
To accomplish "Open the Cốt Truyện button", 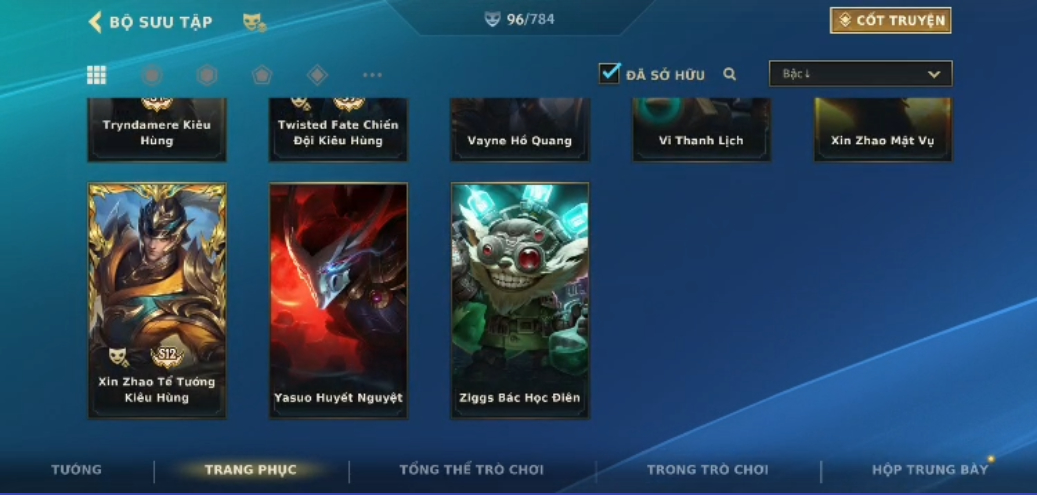I will pos(890,21).
